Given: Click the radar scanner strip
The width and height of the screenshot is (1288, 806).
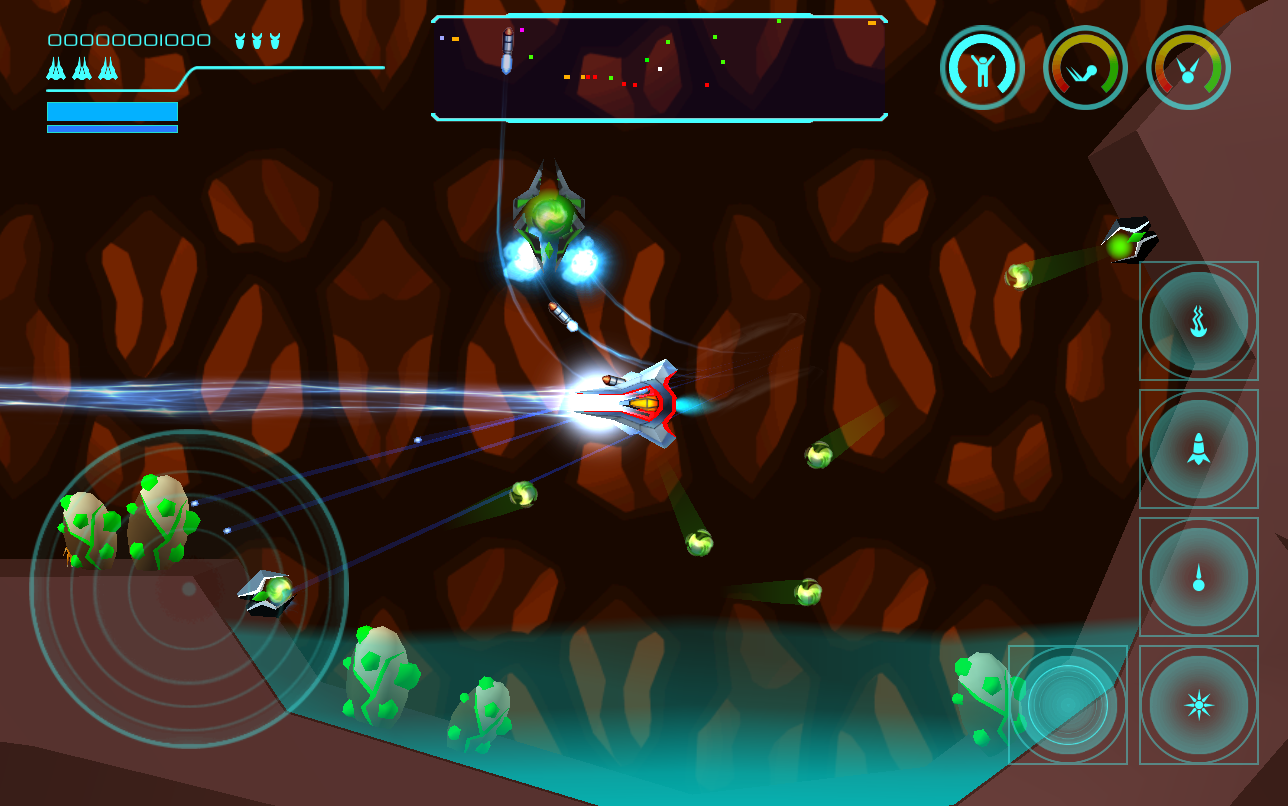Looking at the screenshot, I should pos(659,68).
